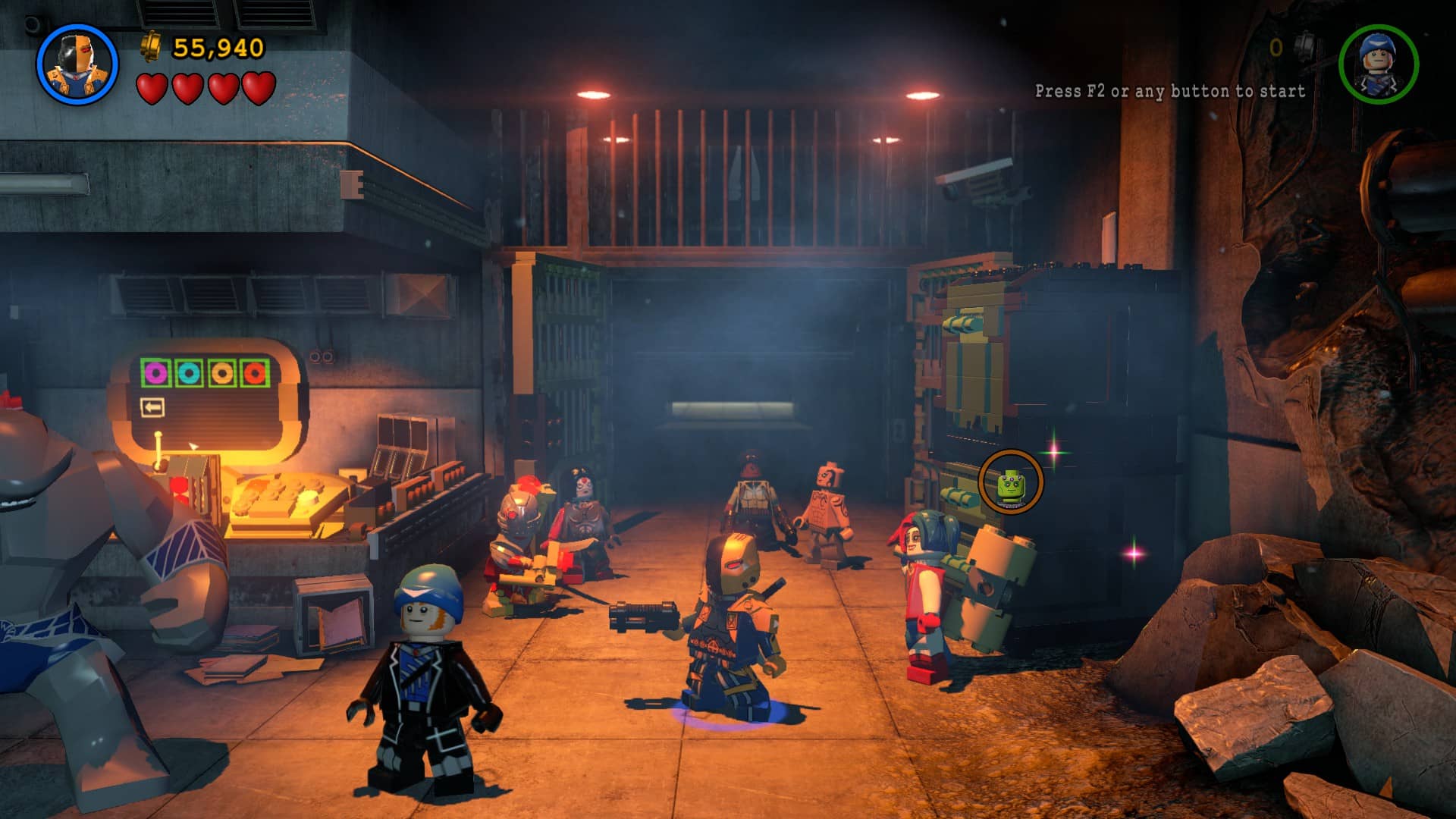Click the green Brainiac head marker

[1011, 482]
